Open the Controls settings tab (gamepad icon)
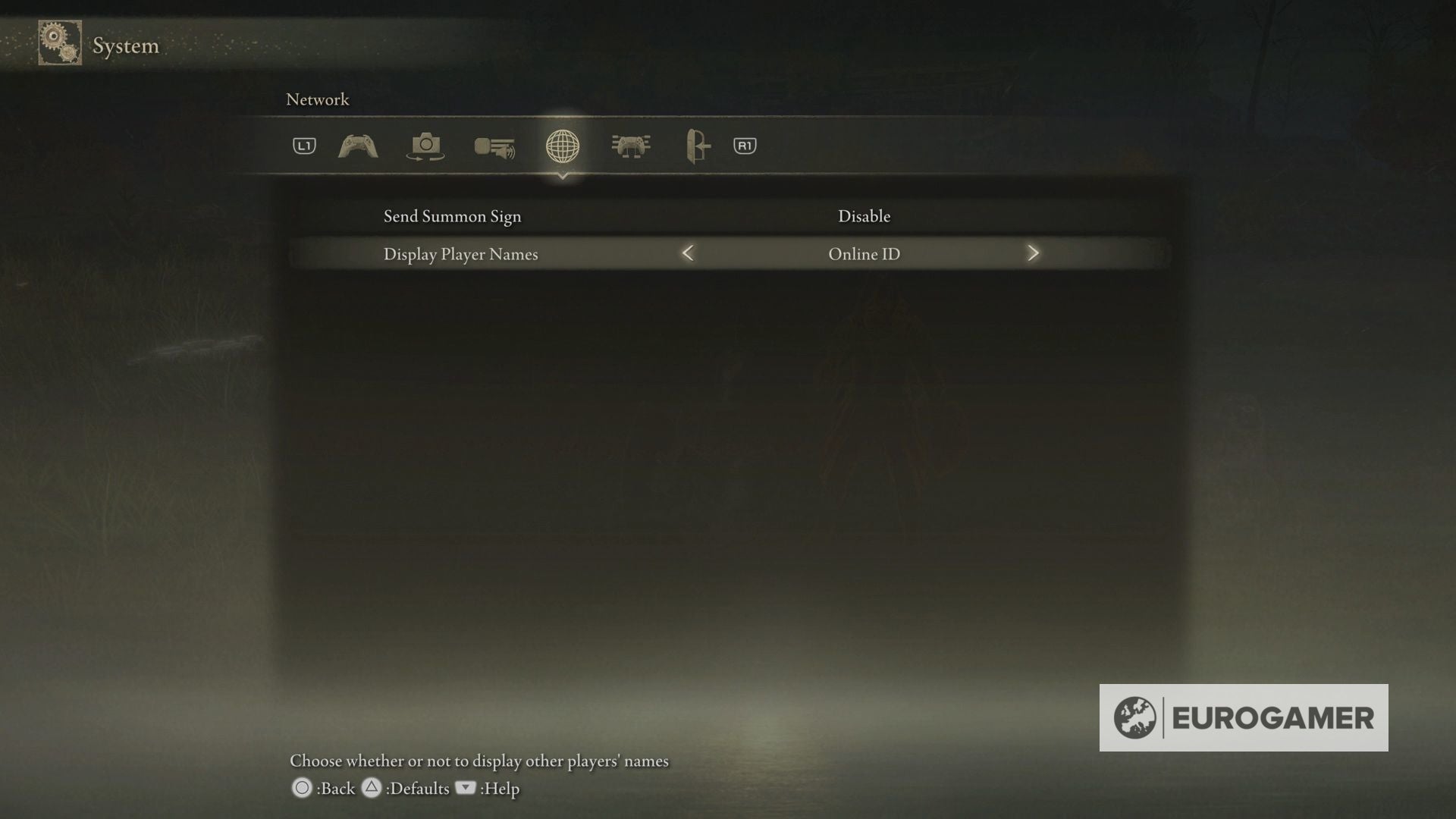This screenshot has width=1456, height=819. tap(356, 146)
